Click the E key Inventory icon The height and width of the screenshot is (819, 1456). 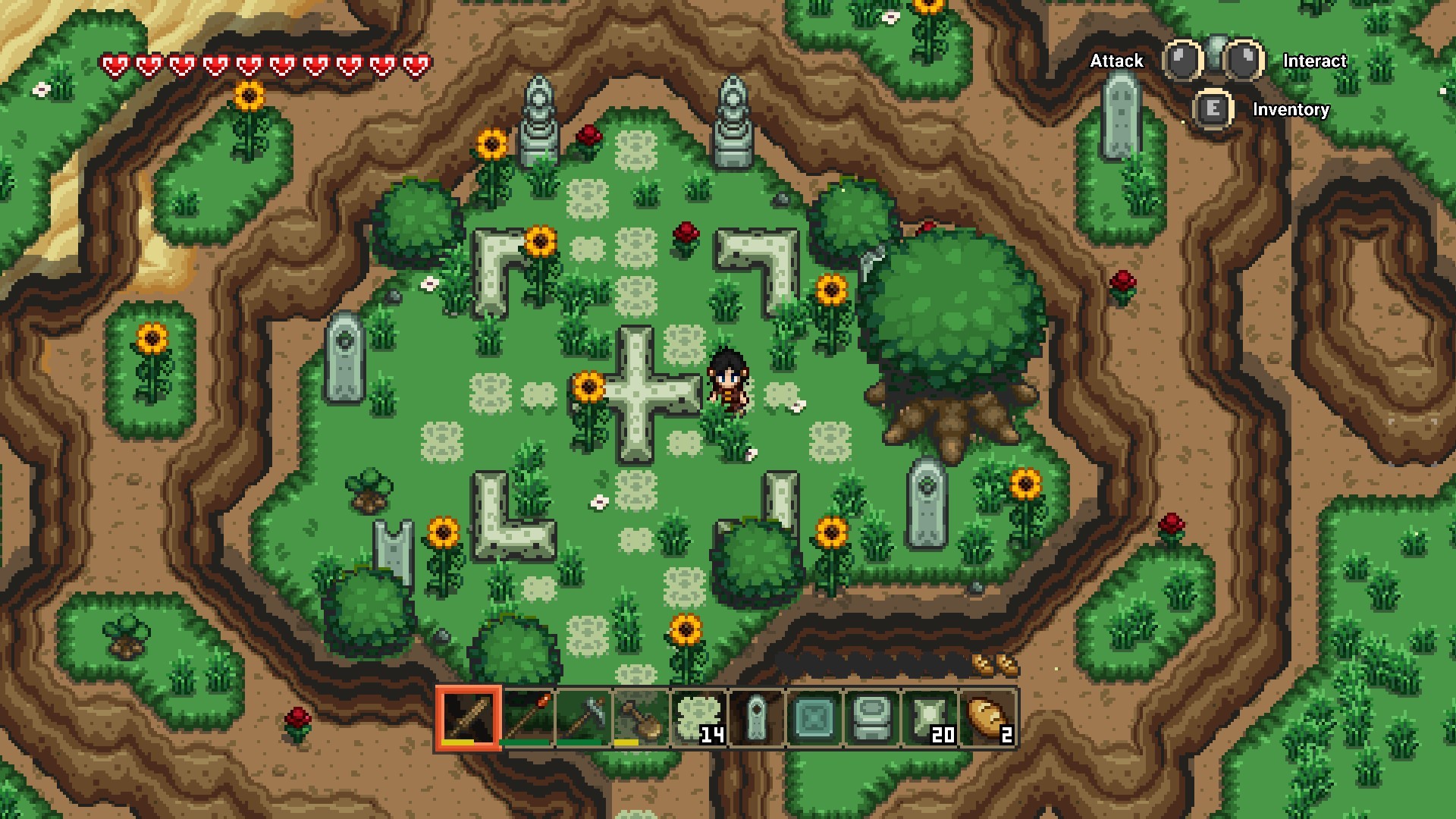tap(1213, 109)
